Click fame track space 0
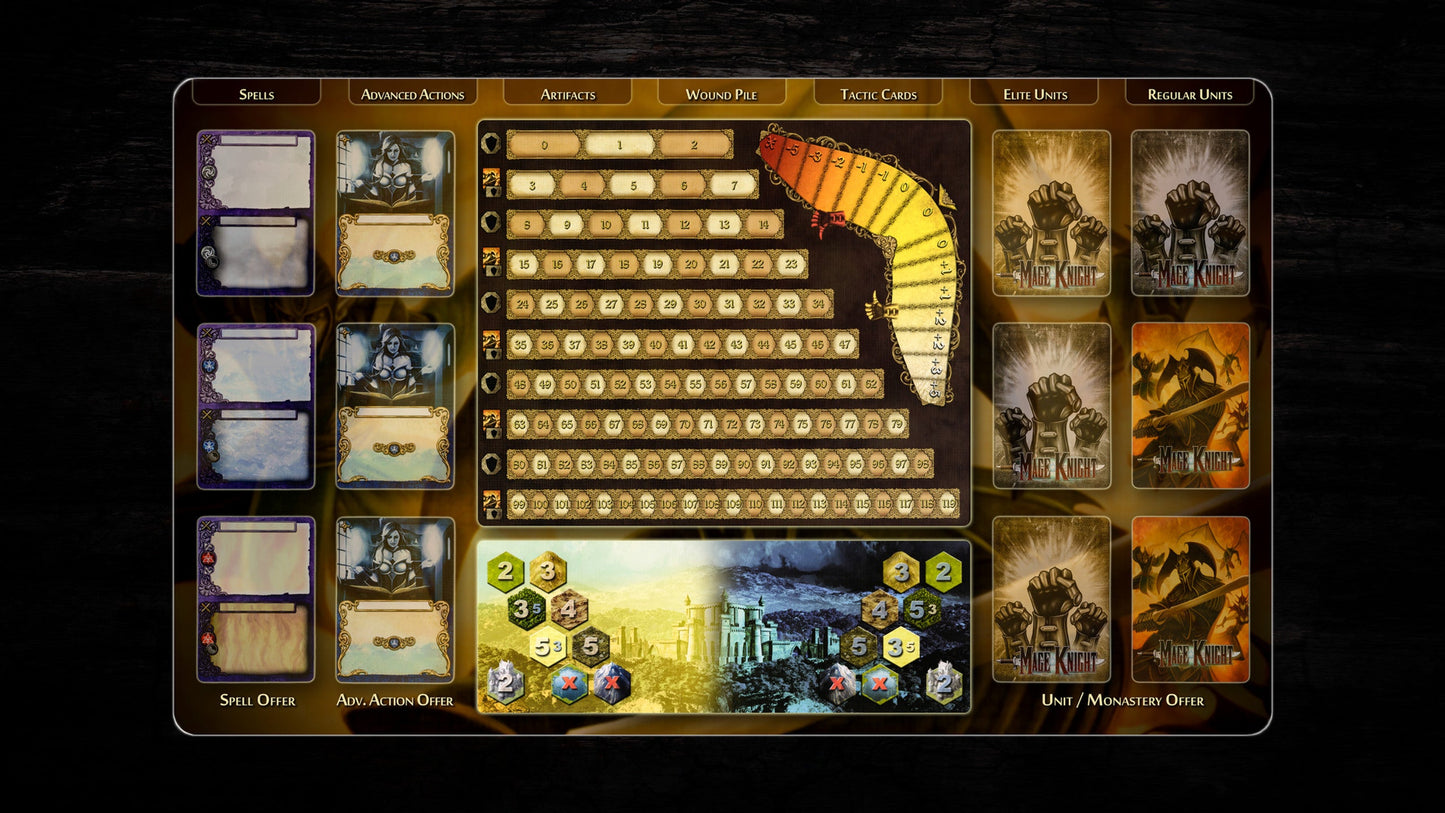1445x813 pixels. click(x=544, y=145)
